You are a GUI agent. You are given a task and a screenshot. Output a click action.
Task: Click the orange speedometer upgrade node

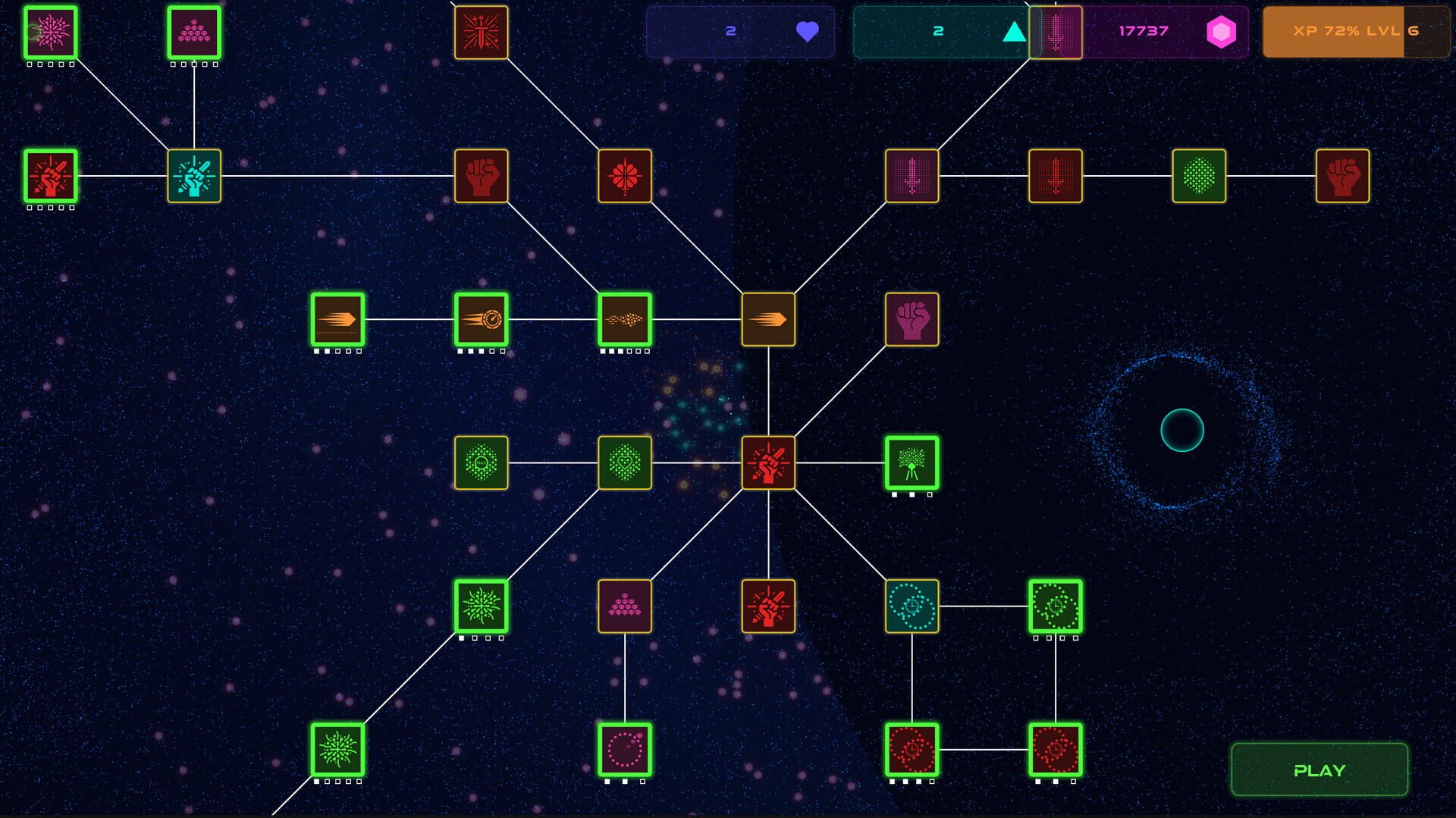(481, 319)
